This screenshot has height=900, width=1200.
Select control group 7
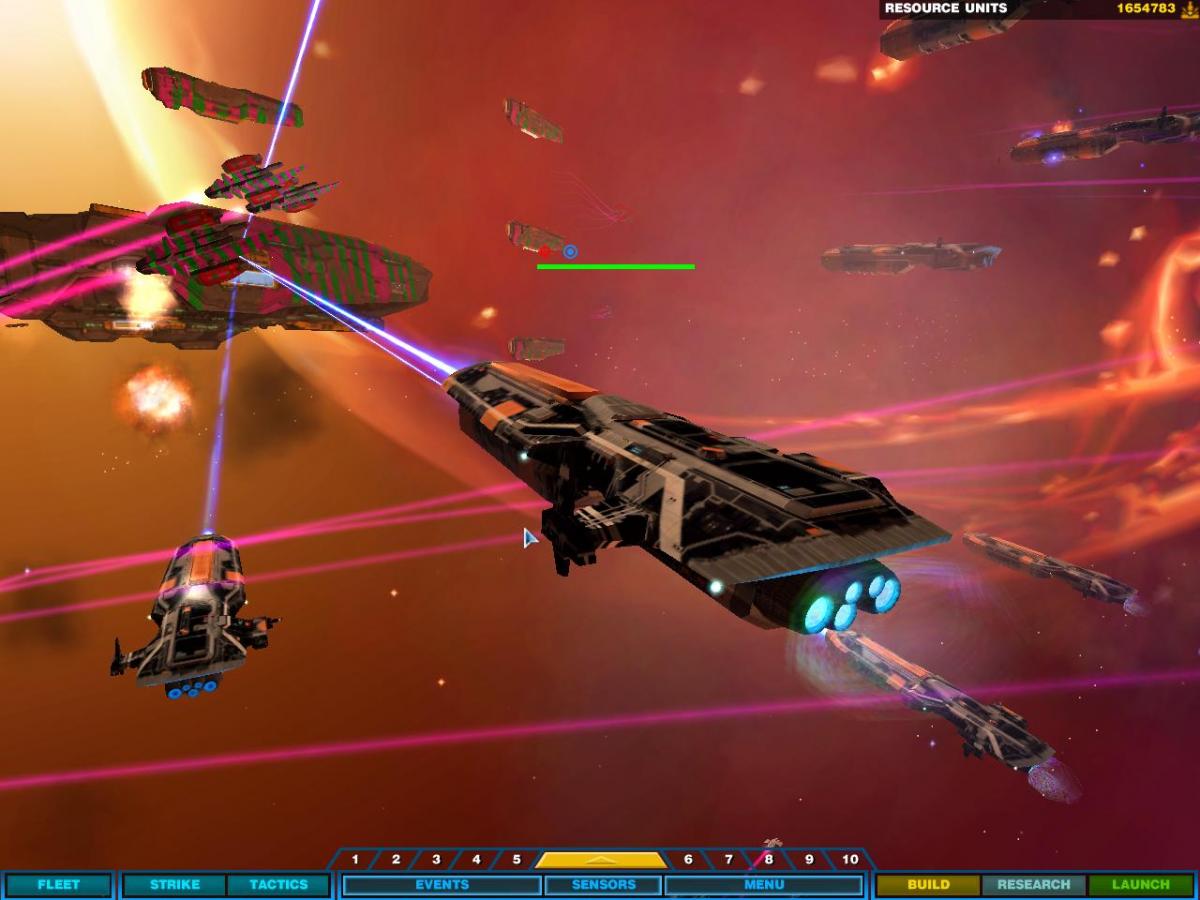(x=728, y=860)
